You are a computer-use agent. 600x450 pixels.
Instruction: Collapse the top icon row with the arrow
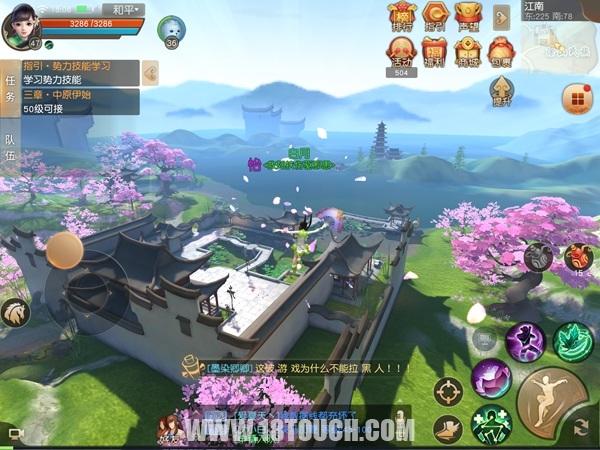(x=501, y=16)
